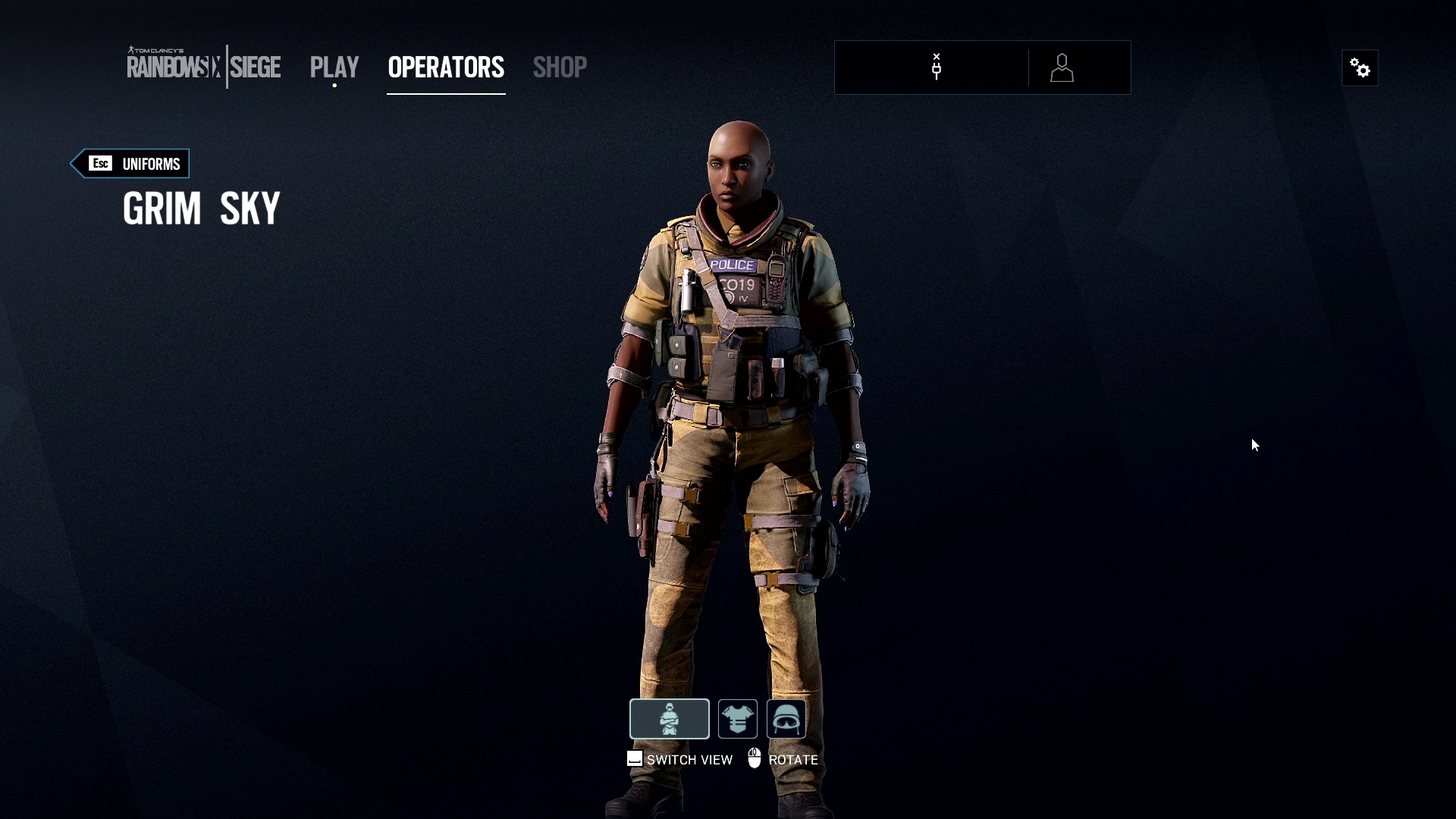Click the mouse icon beside ROTATE
Viewport: 1456px width, 819px height.
coord(755,758)
